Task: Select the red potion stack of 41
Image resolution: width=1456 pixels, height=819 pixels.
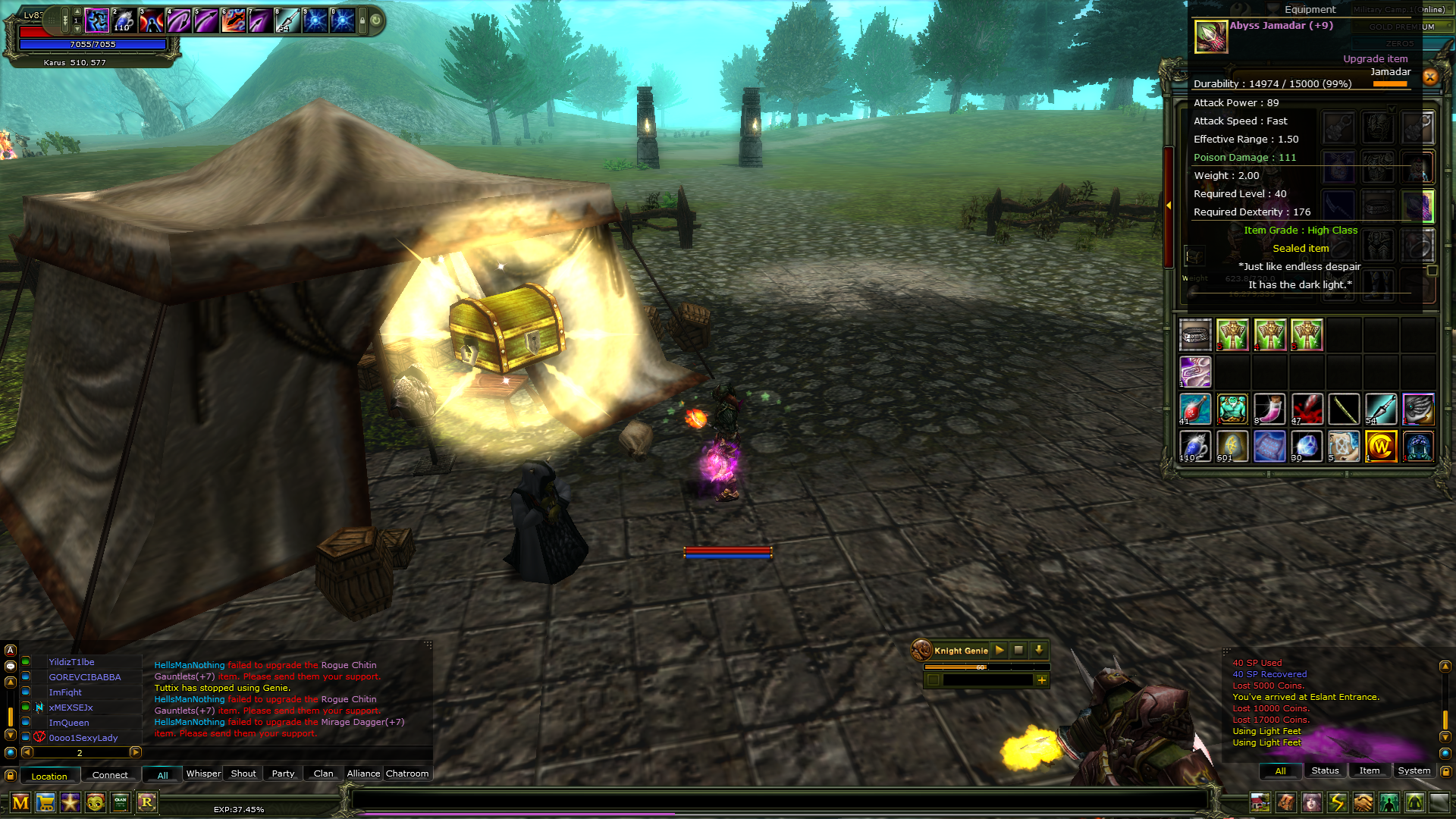Action: point(1195,409)
